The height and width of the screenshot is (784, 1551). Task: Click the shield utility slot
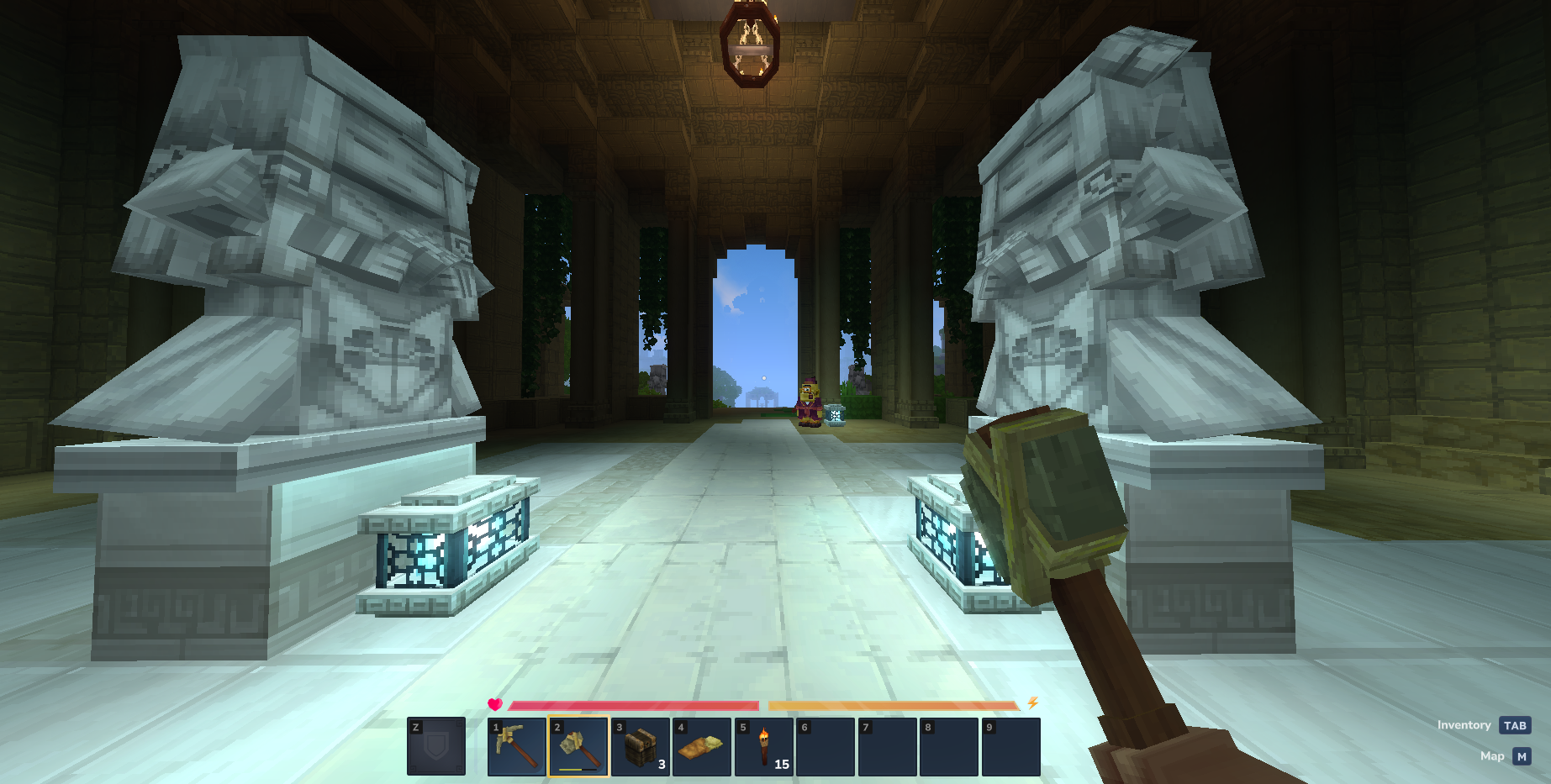click(435, 746)
